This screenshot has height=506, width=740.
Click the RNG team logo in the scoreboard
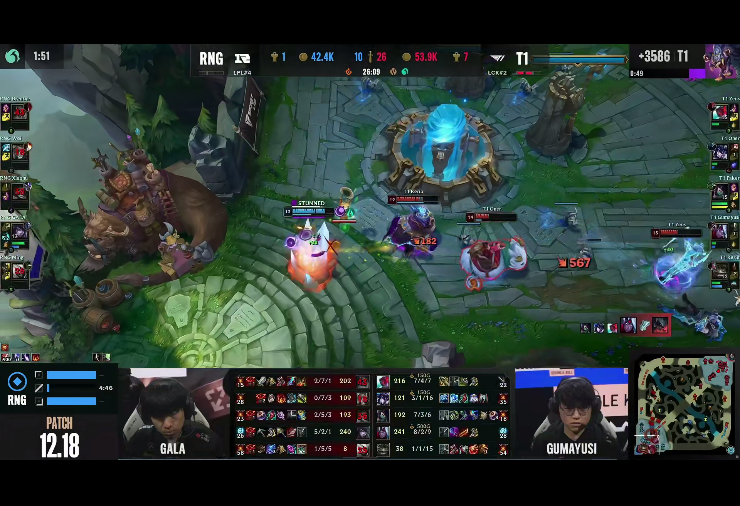click(242, 58)
